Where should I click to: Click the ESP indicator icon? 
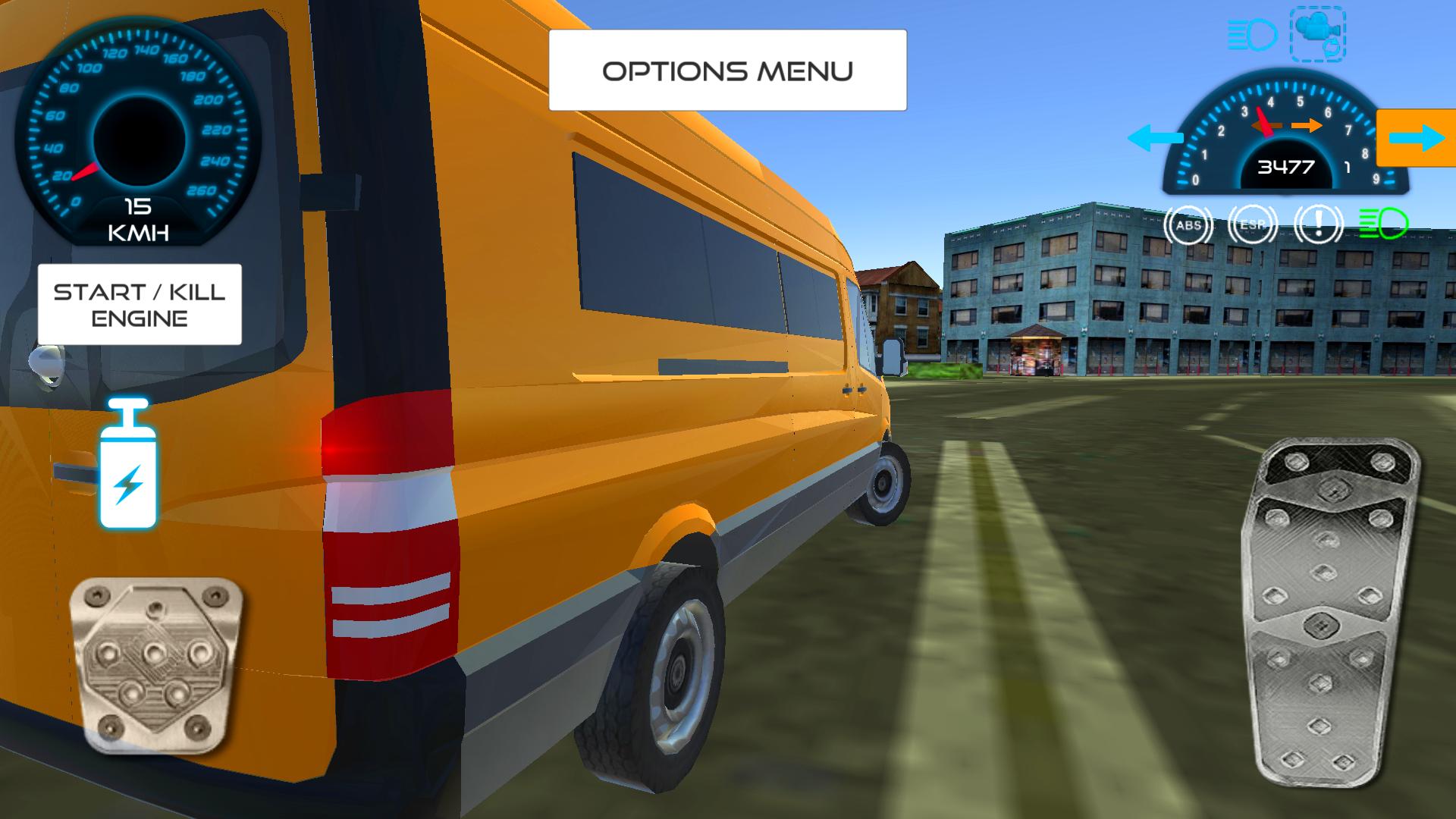tap(1251, 225)
